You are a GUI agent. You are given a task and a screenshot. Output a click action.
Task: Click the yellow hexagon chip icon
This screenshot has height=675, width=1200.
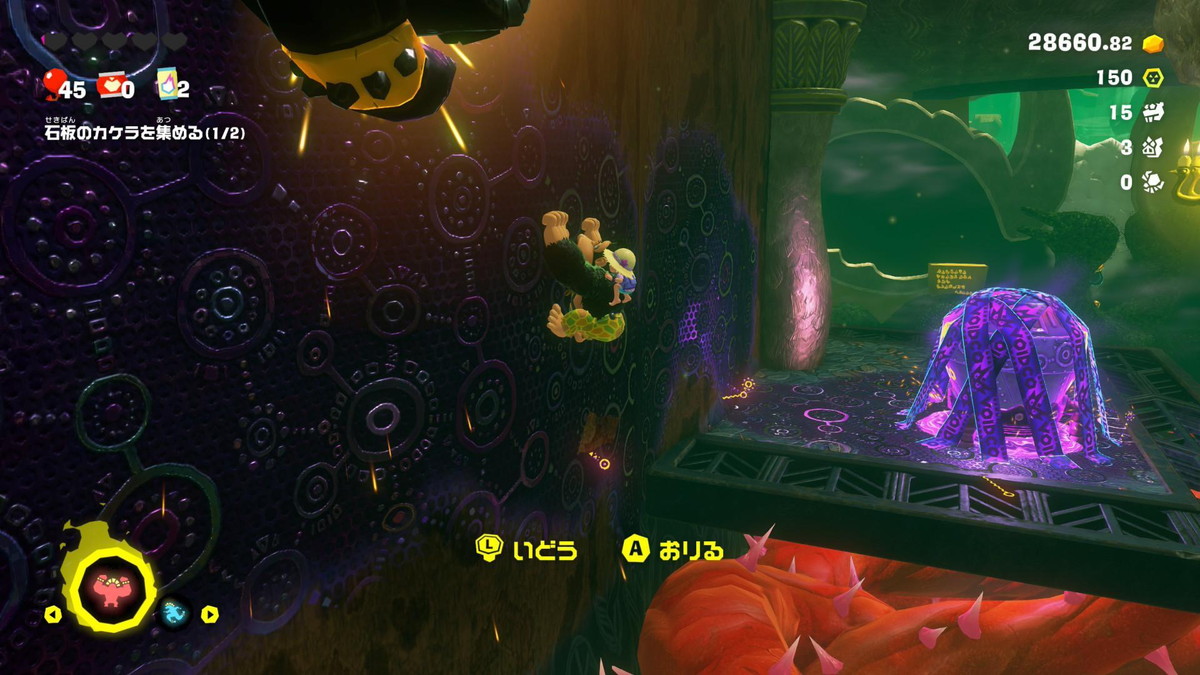[x=1152, y=78]
